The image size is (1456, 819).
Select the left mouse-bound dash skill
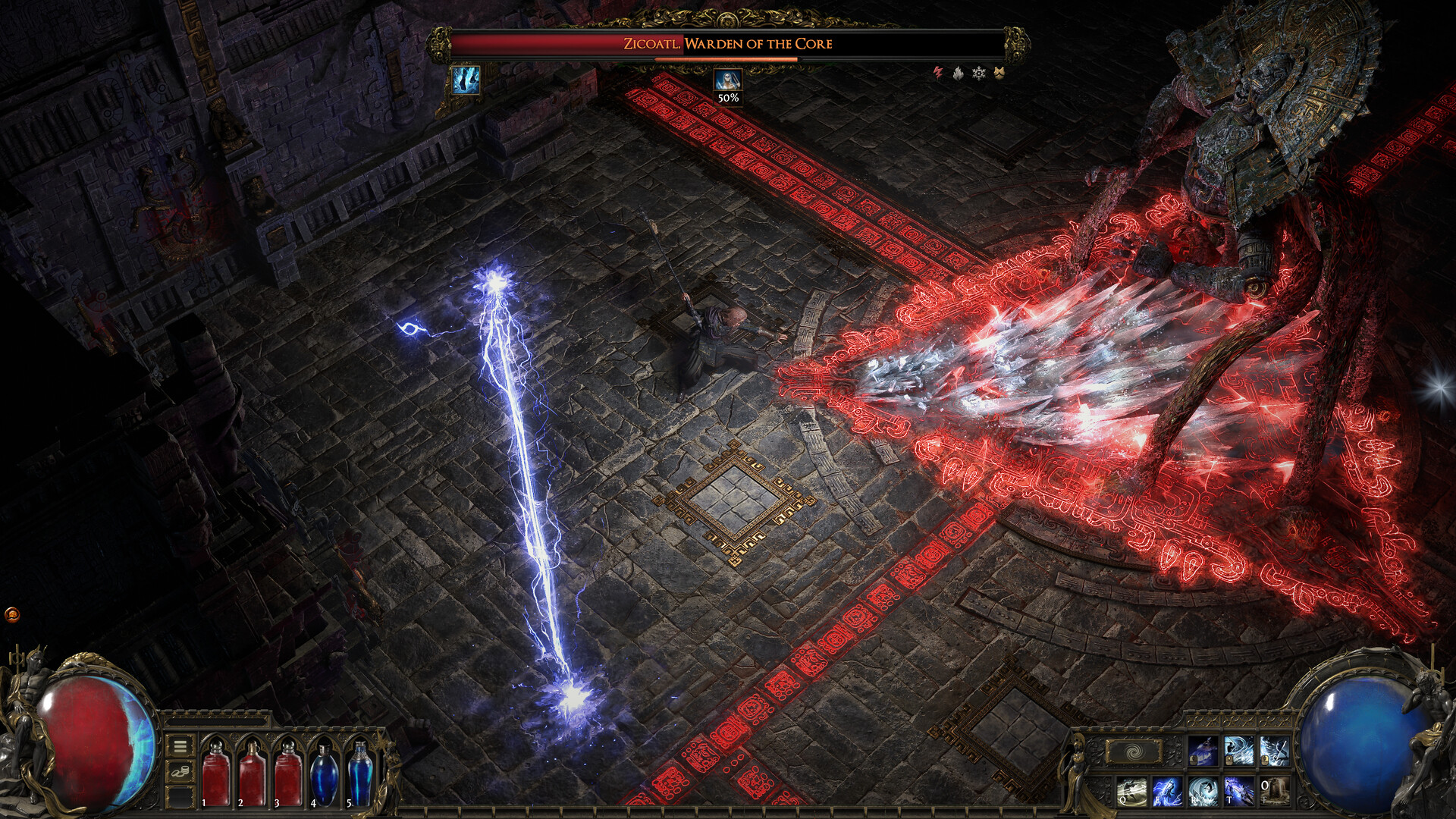coord(1203,751)
